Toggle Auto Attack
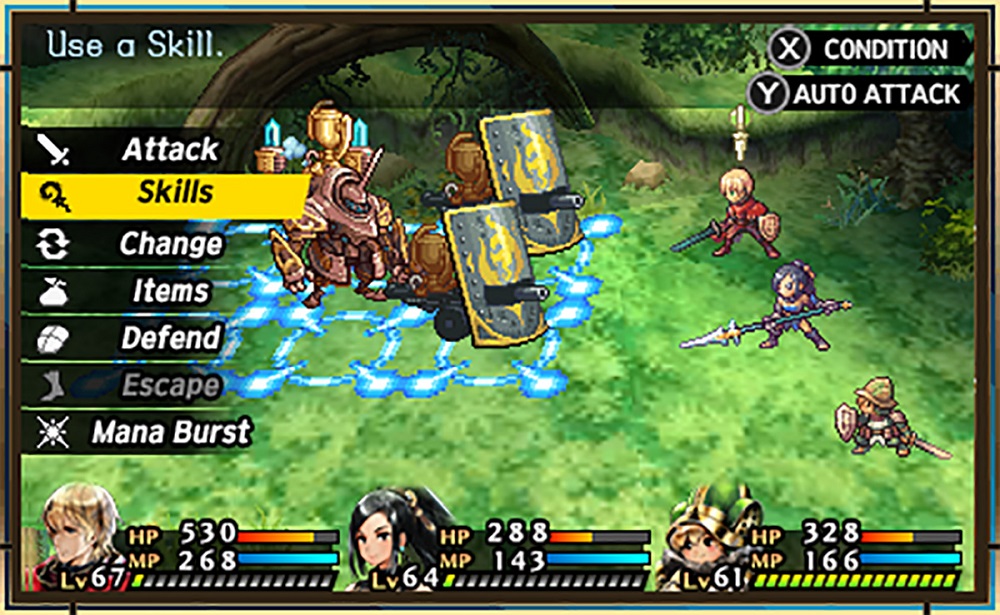Image resolution: width=1000 pixels, height=615 pixels. pyautogui.click(x=859, y=94)
